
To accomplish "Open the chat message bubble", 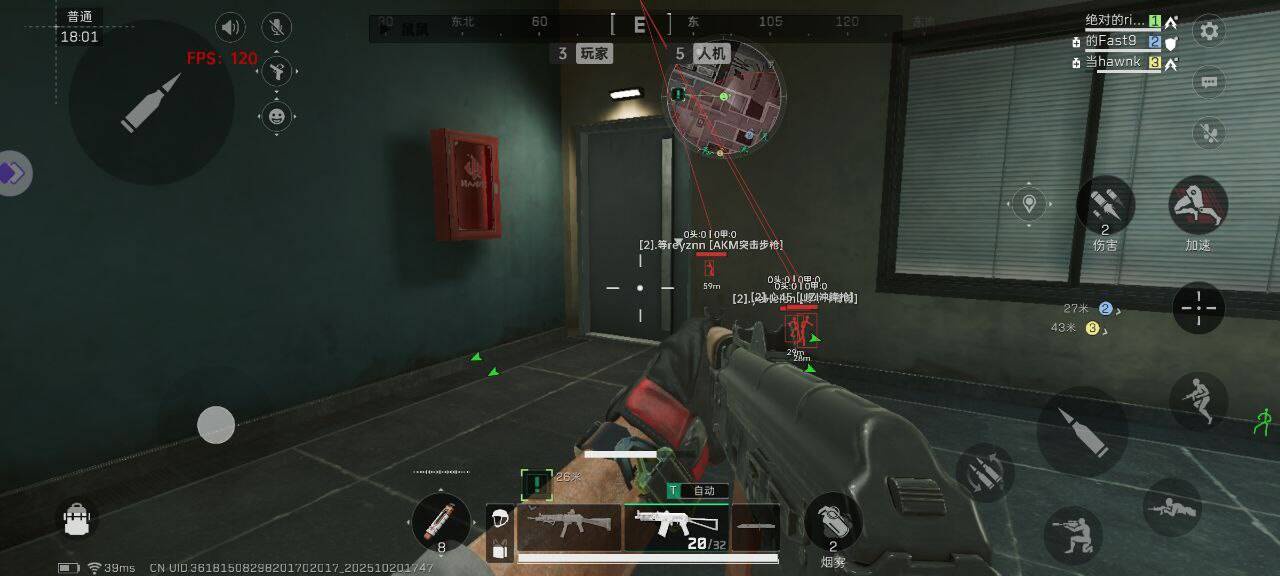I will (x=1209, y=81).
